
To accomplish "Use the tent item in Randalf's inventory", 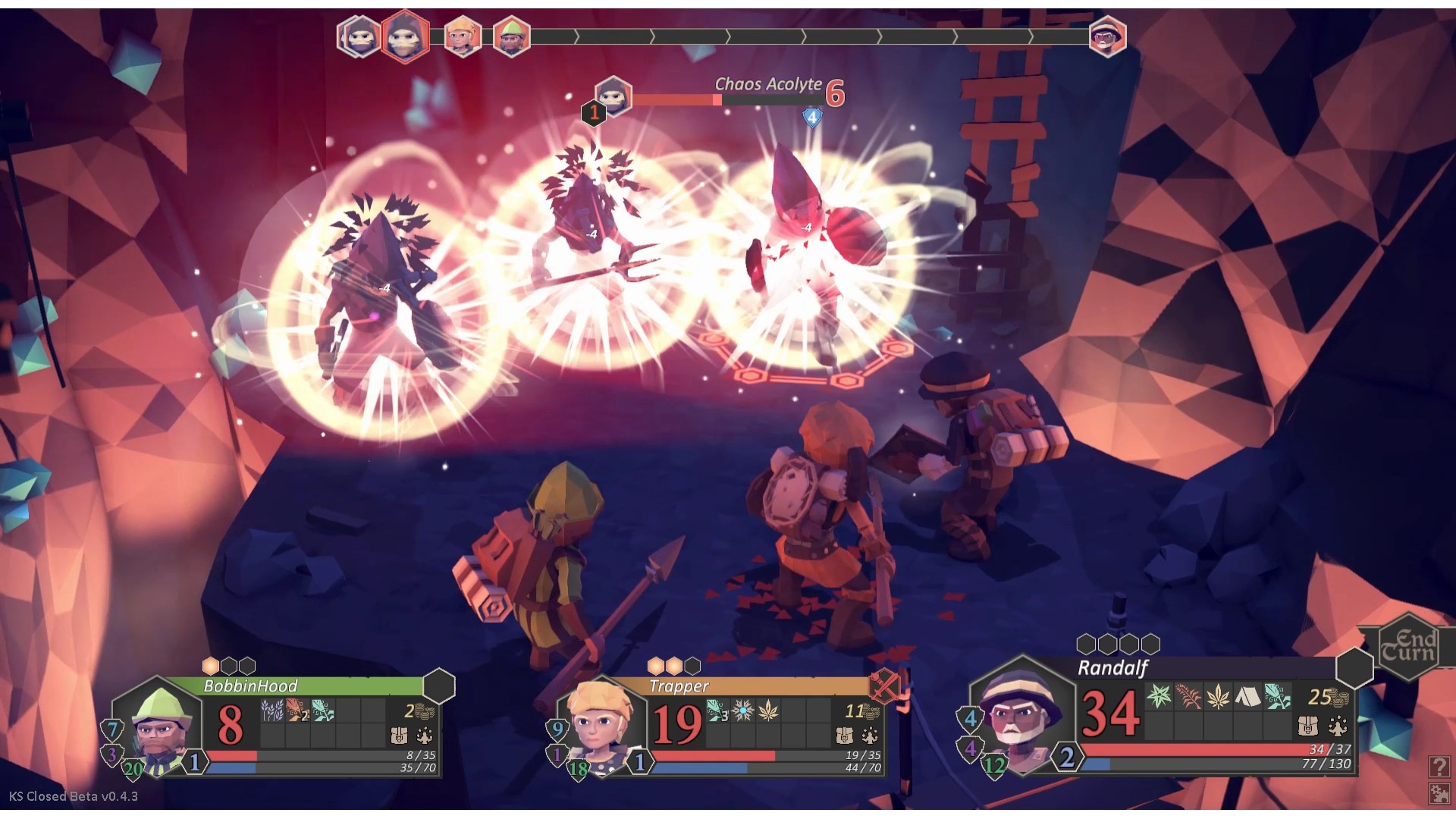I will coord(1247,696).
